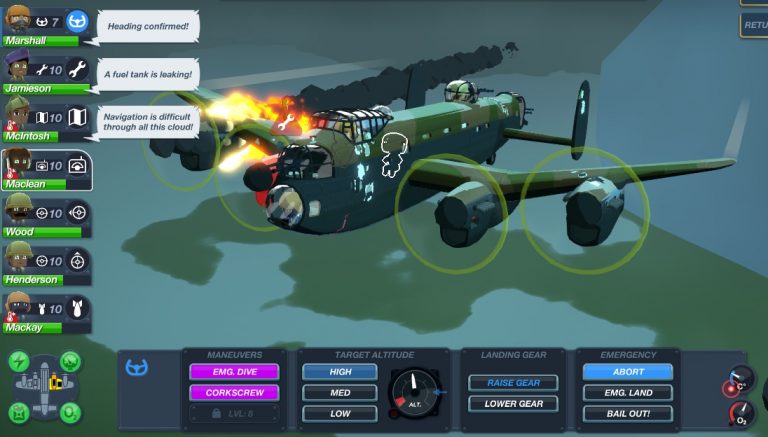Select gunner Henderson
Viewport: 768px width, 437px height.
coord(46,264)
